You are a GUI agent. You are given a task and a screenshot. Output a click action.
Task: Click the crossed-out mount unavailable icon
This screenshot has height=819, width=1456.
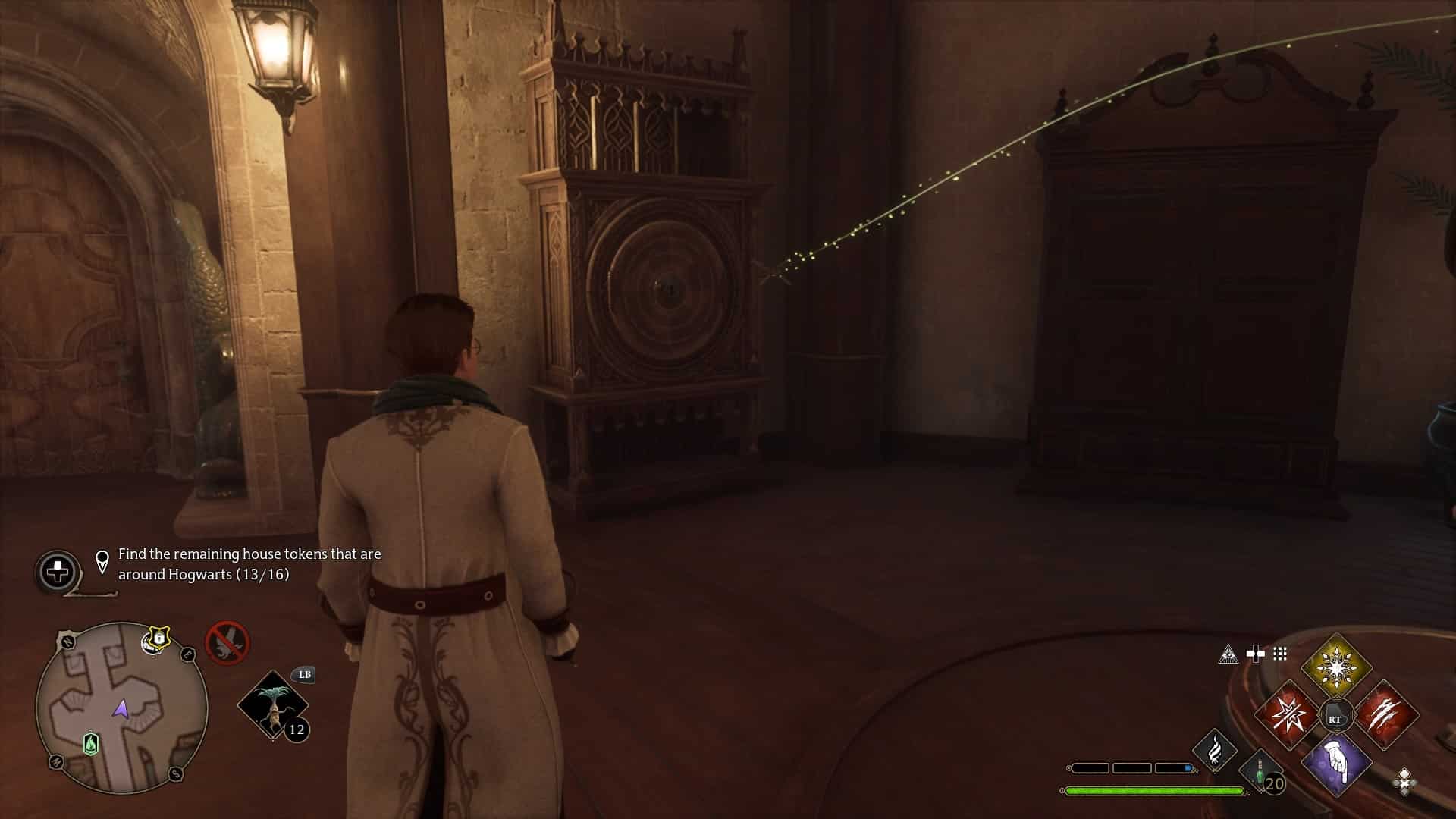[x=227, y=642]
